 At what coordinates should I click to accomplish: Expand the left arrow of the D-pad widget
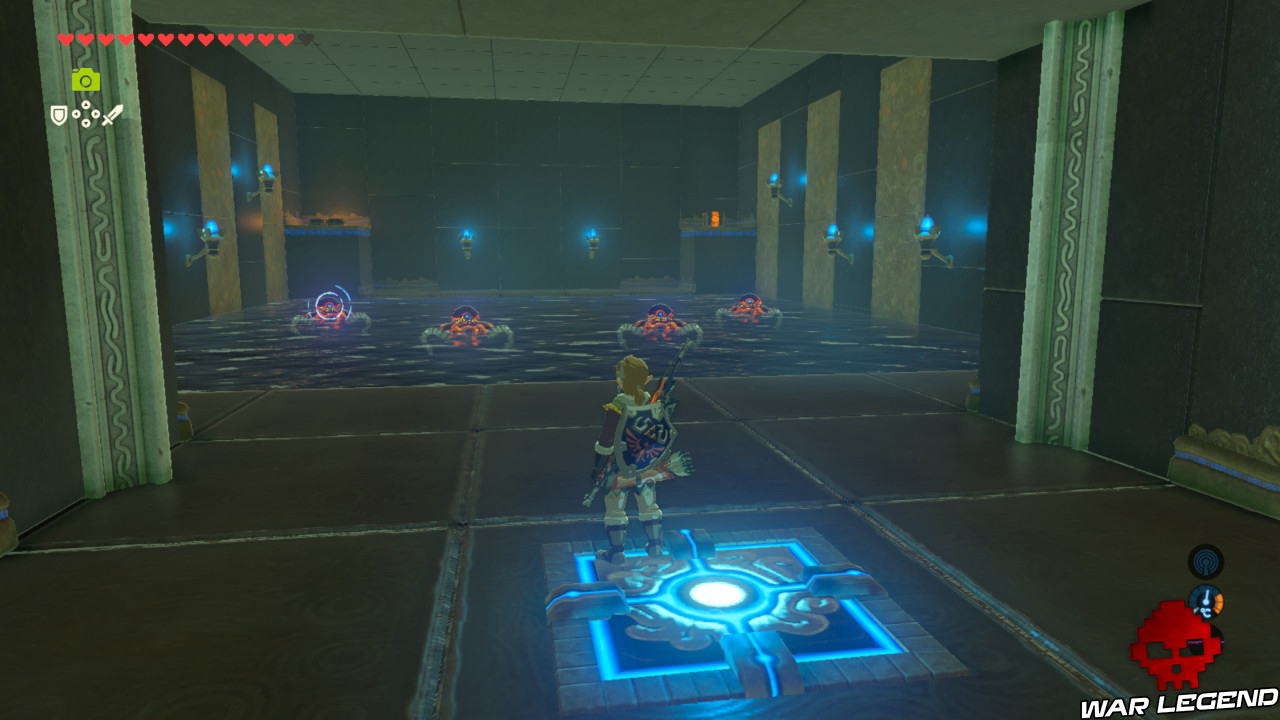click(76, 113)
